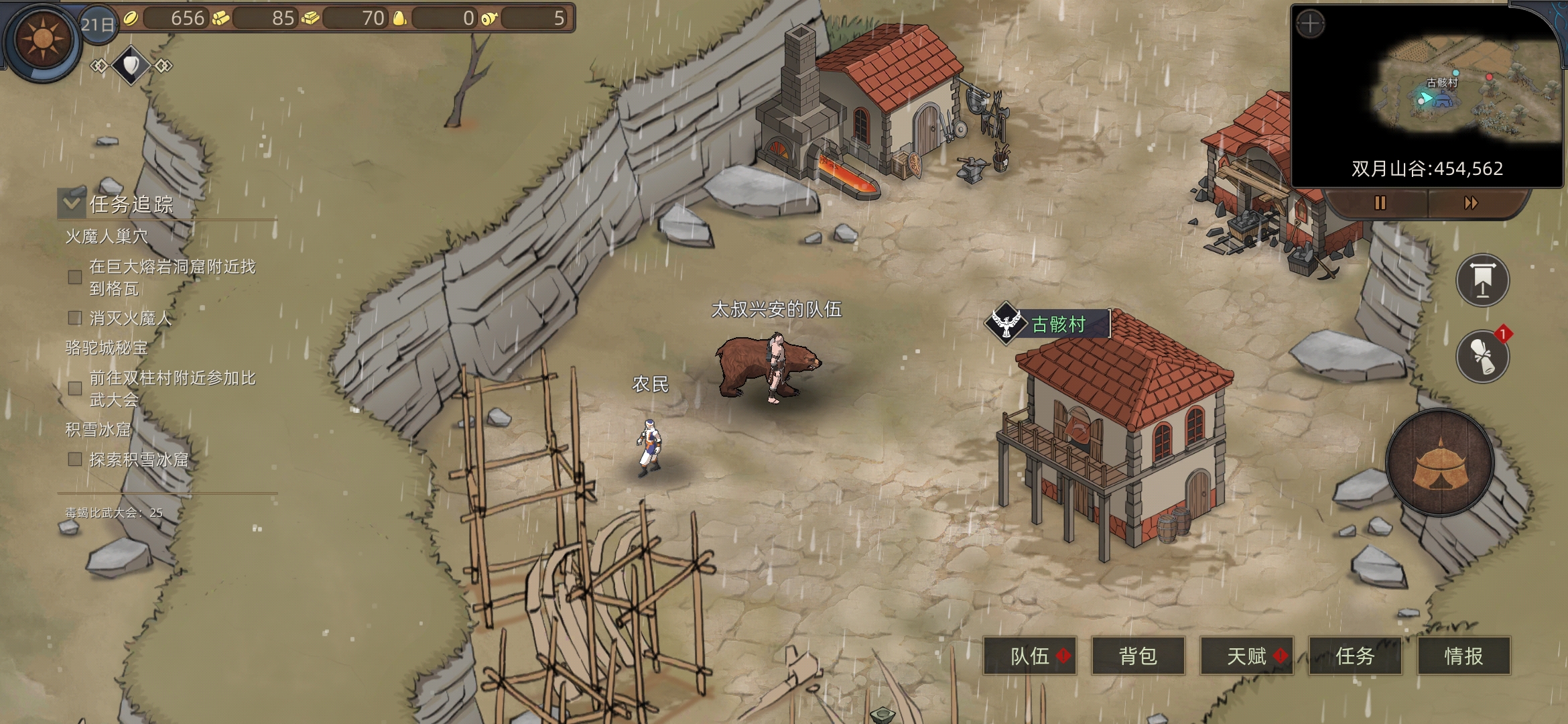Open the scroll notification icon
The width and height of the screenshot is (1568, 724).
point(1482,356)
